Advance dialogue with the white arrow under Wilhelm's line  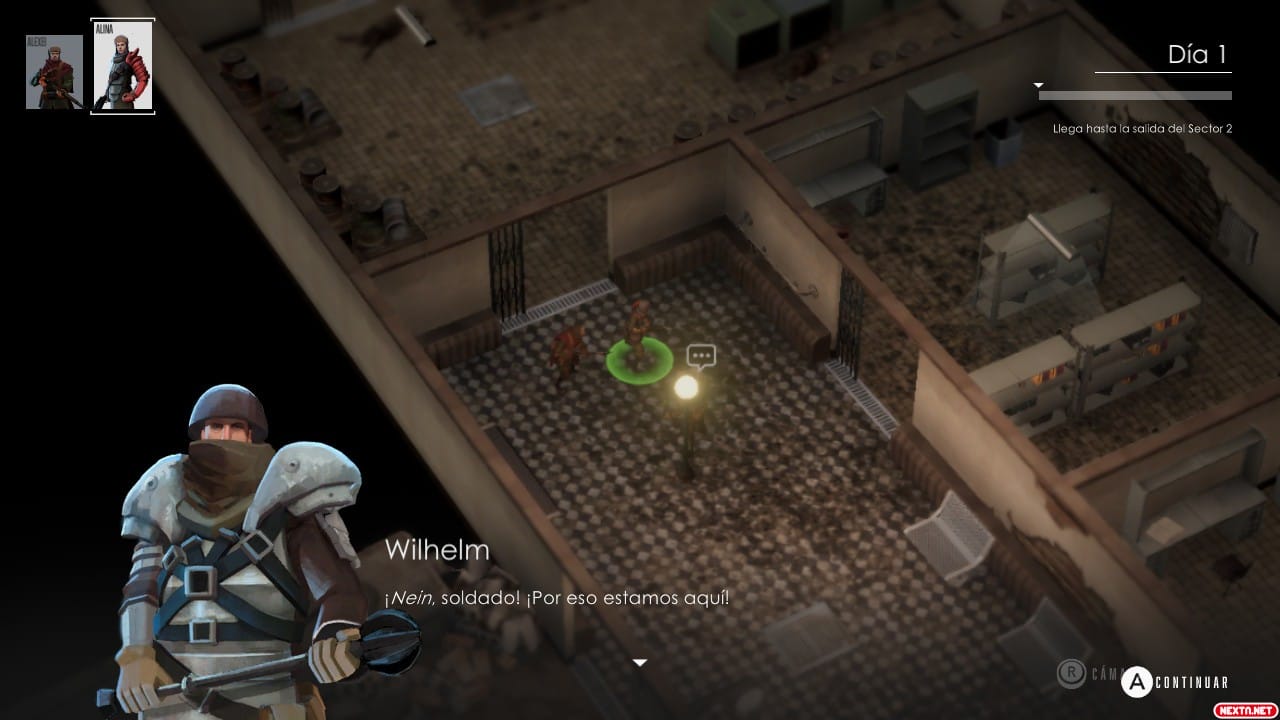click(640, 662)
